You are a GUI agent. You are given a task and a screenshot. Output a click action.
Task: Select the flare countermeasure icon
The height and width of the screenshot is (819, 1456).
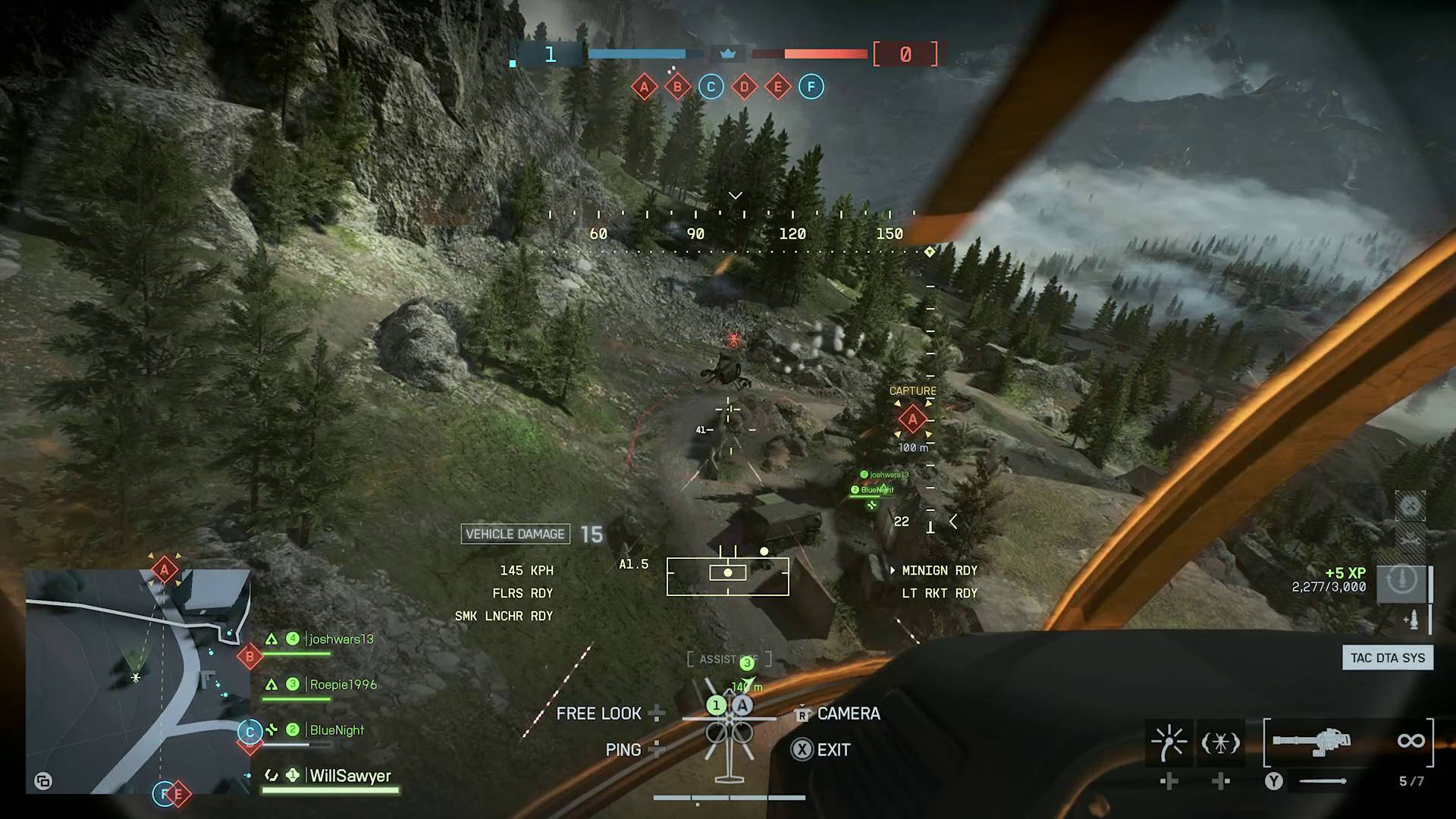click(1168, 739)
